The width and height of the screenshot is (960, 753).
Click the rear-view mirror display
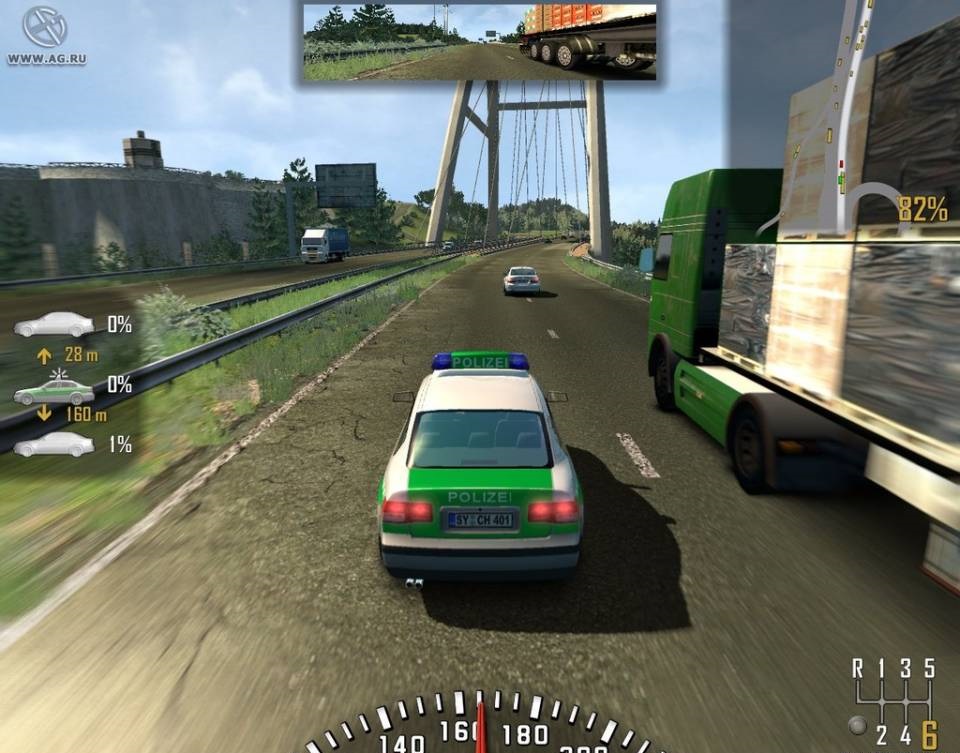click(x=480, y=41)
